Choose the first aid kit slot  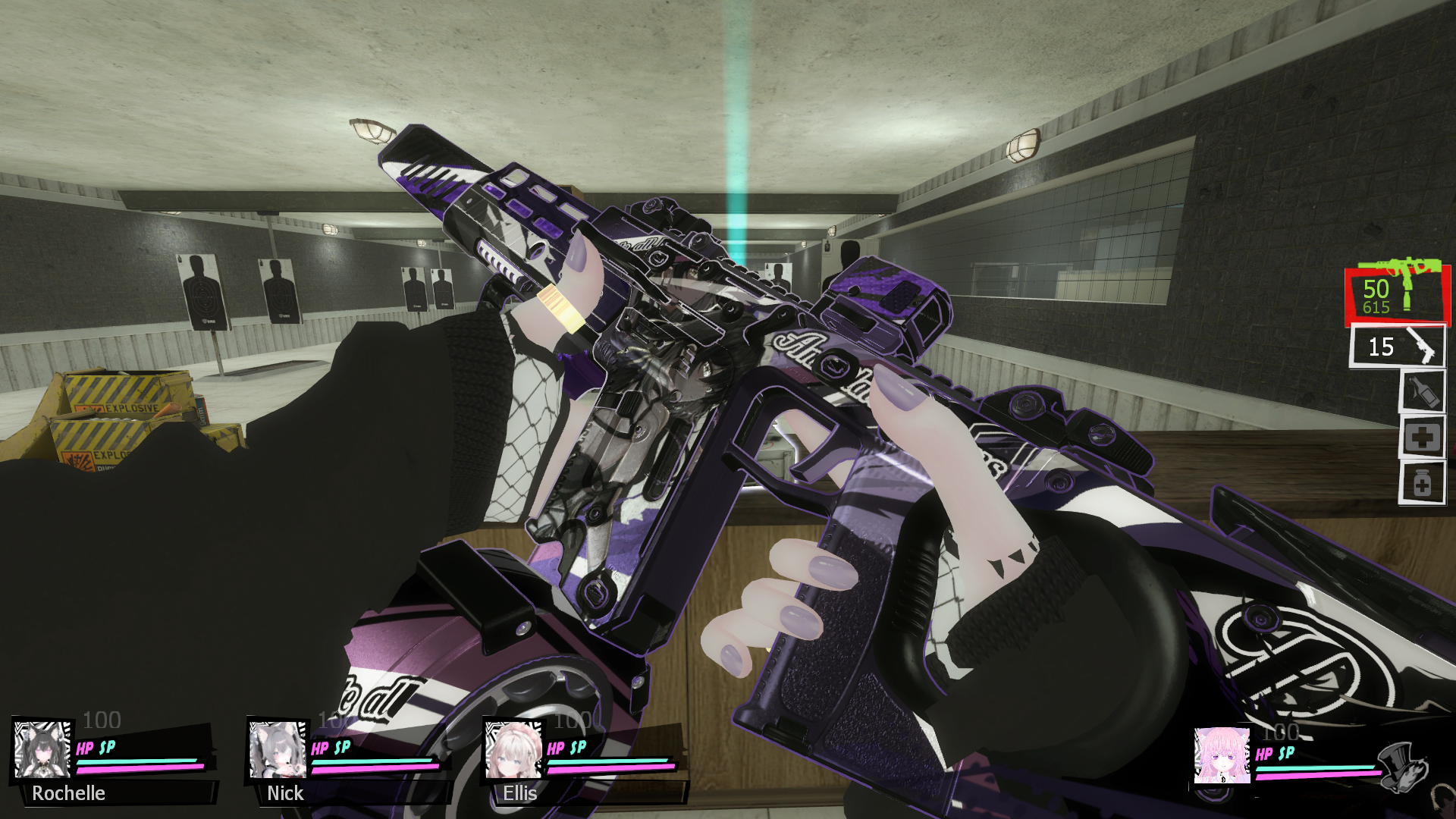click(1422, 438)
